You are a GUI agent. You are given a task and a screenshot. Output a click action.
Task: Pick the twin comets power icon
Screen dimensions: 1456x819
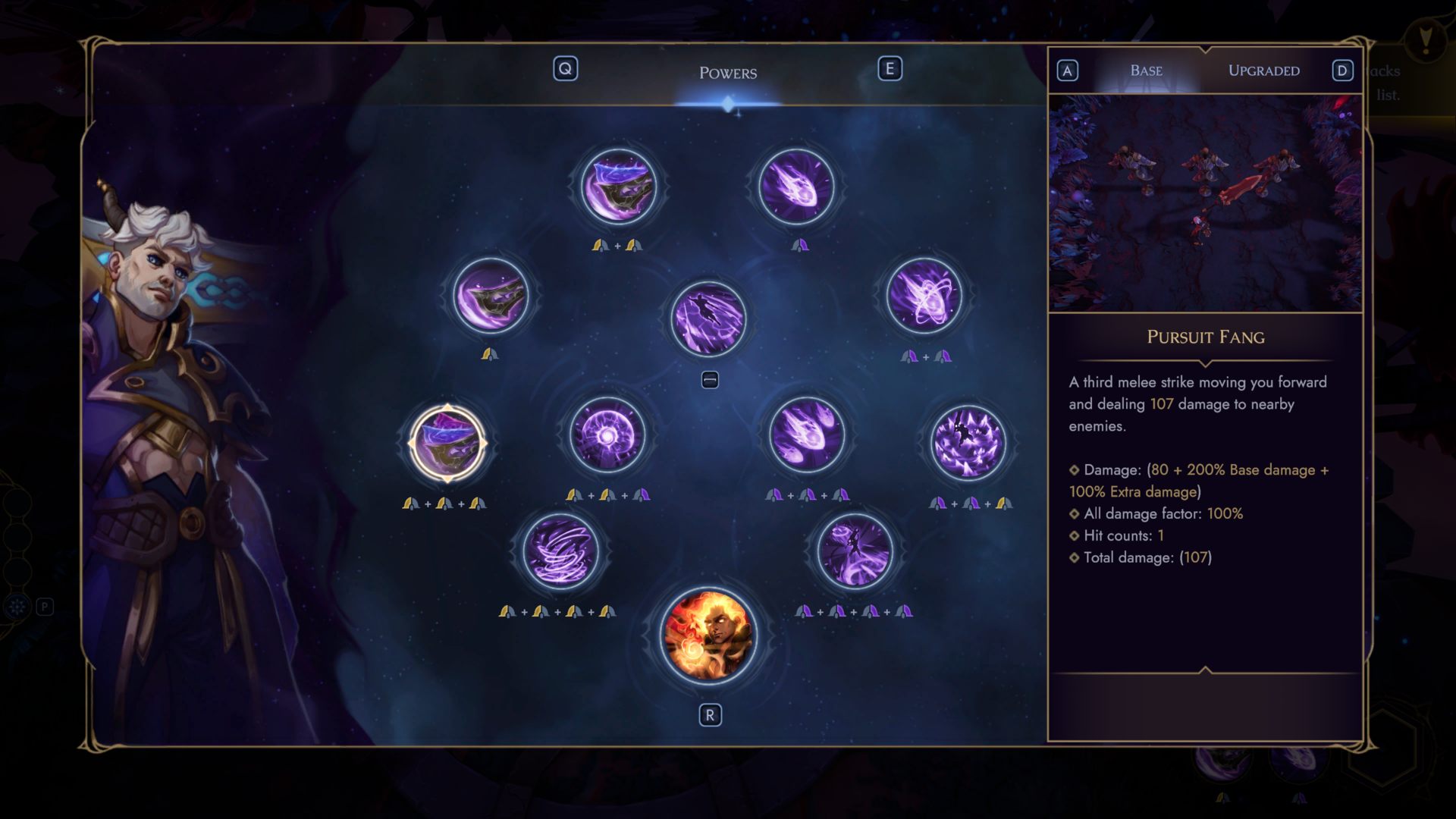click(807, 435)
